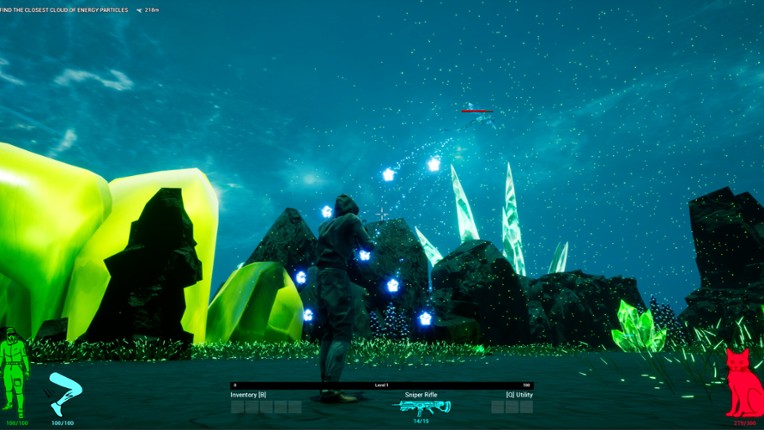
Task: Select the Sniper Rifle weapon icon
Action: pyautogui.click(x=425, y=406)
